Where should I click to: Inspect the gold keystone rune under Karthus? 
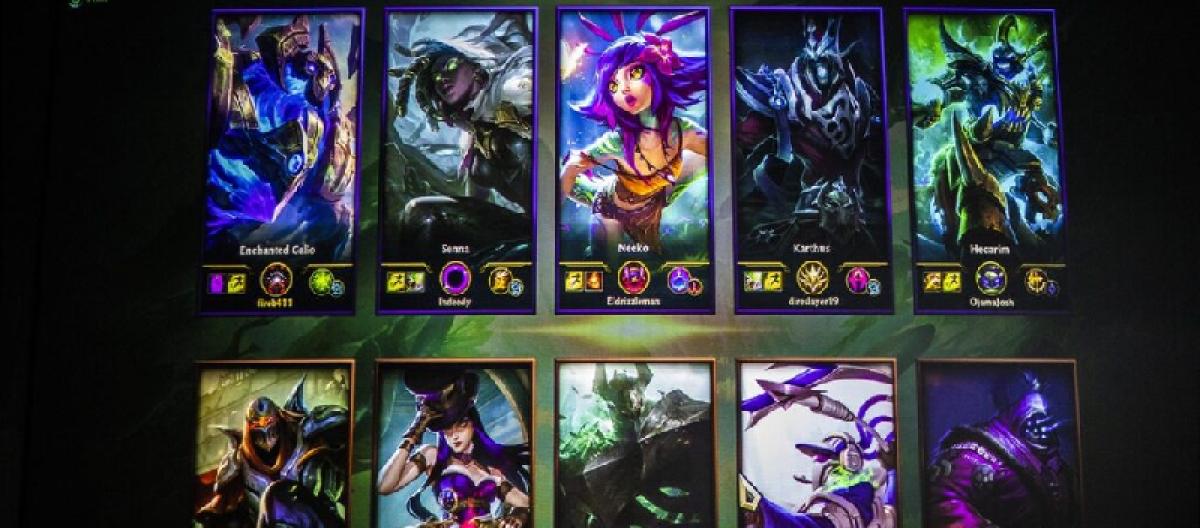click(812, 277)
